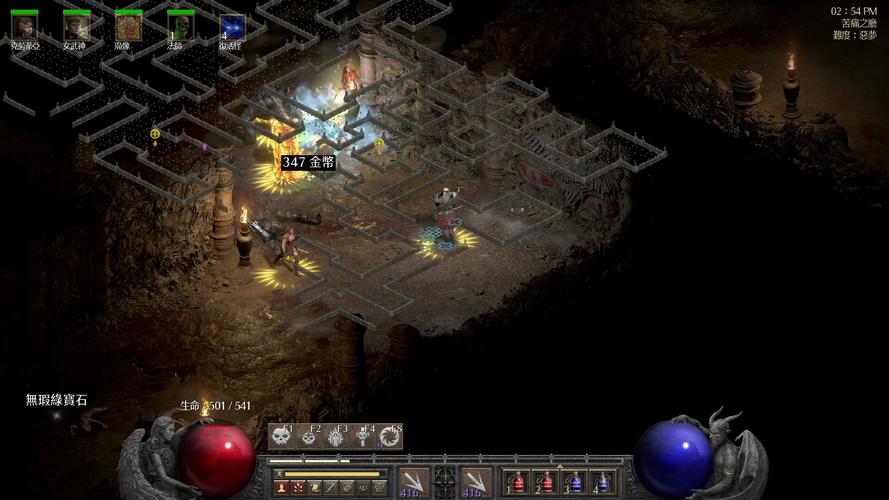Open the skill tree from the mini panel
Image resolution: width=889 pixels, height=500 pixels.
point(298,488)
